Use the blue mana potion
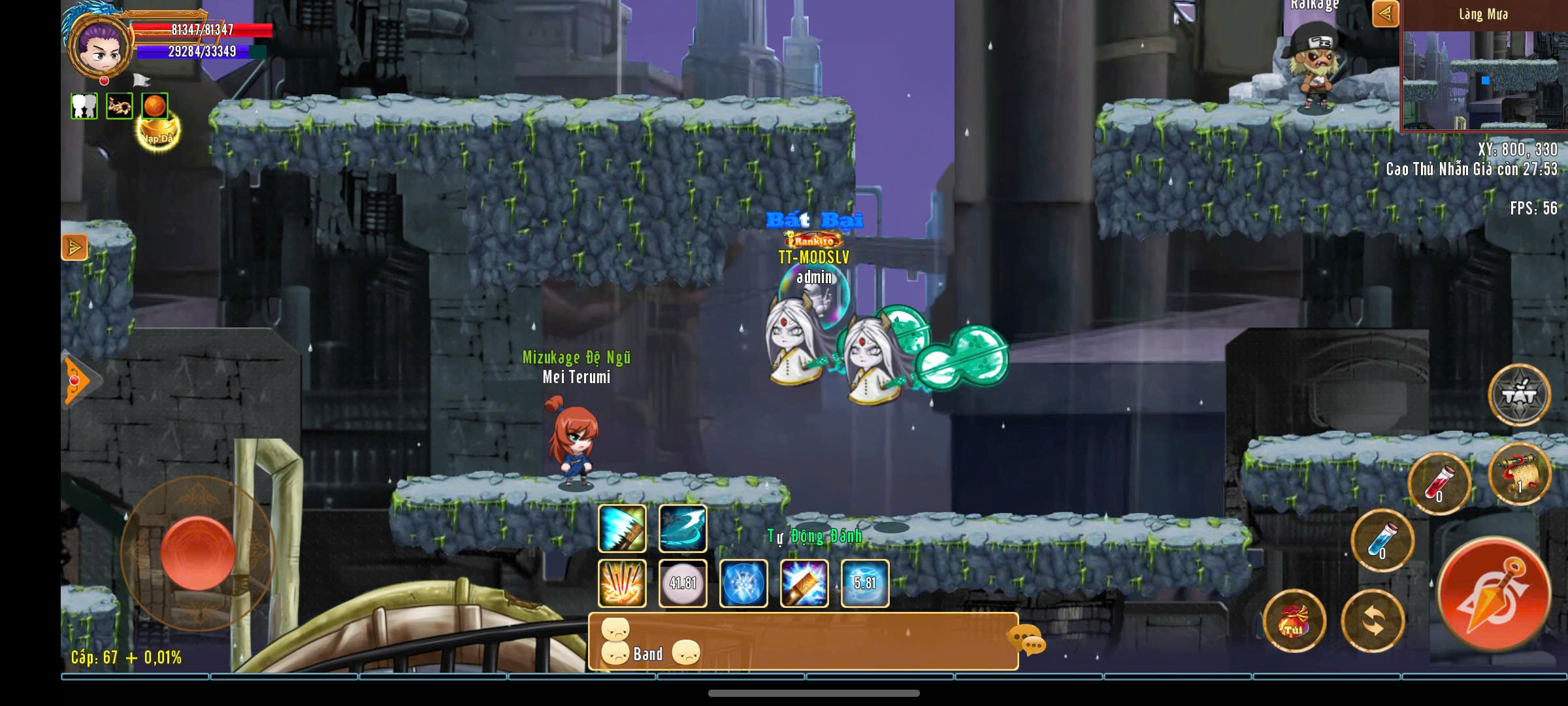 (x=1382, y=541)
